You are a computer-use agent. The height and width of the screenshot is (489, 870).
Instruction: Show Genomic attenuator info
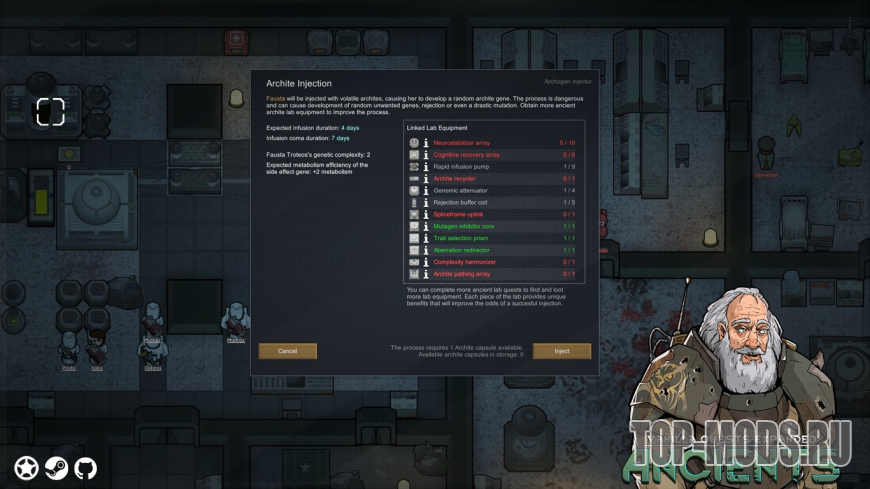426,191
